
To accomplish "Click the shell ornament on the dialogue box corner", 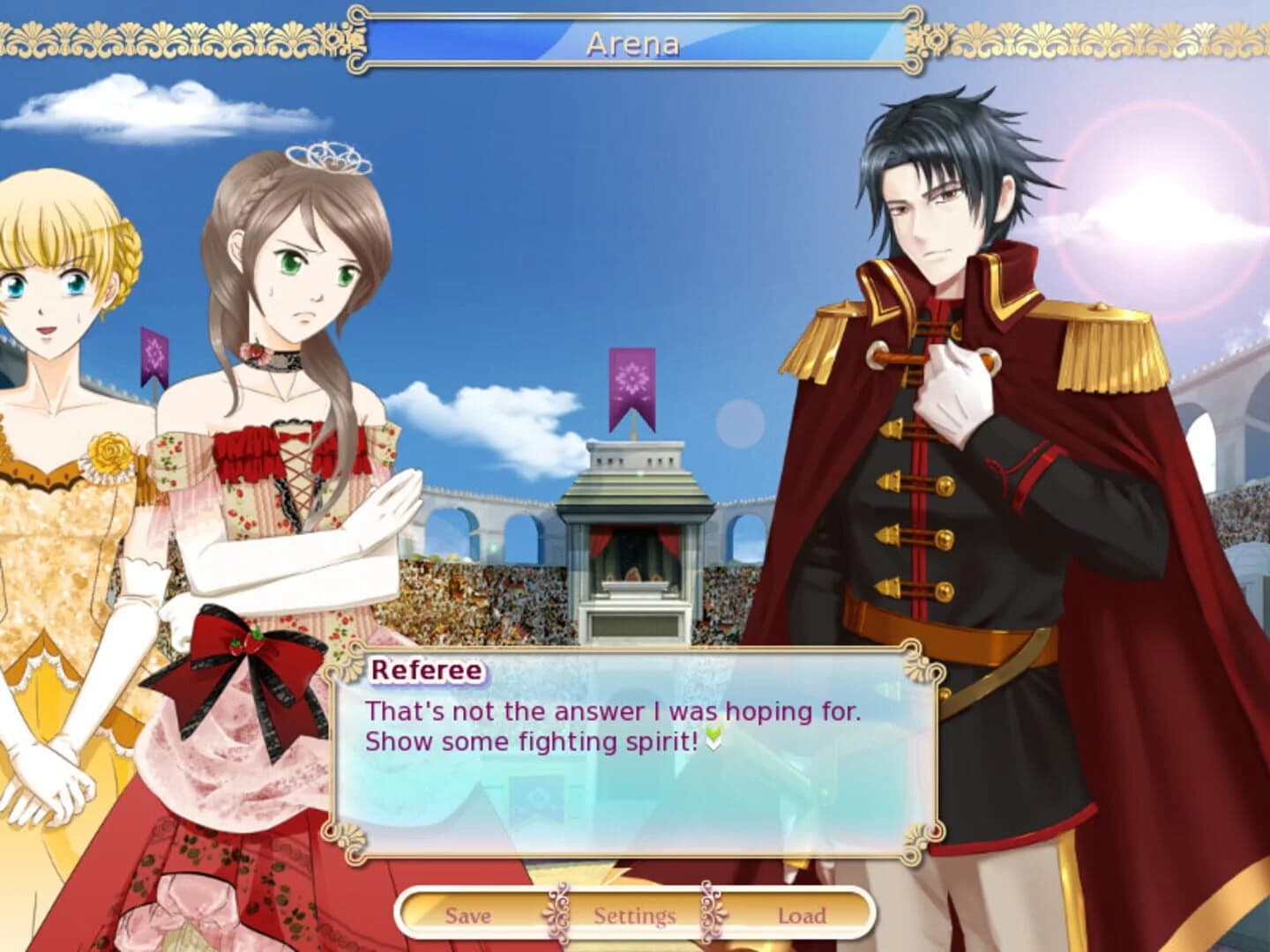I will coord(344,657).
